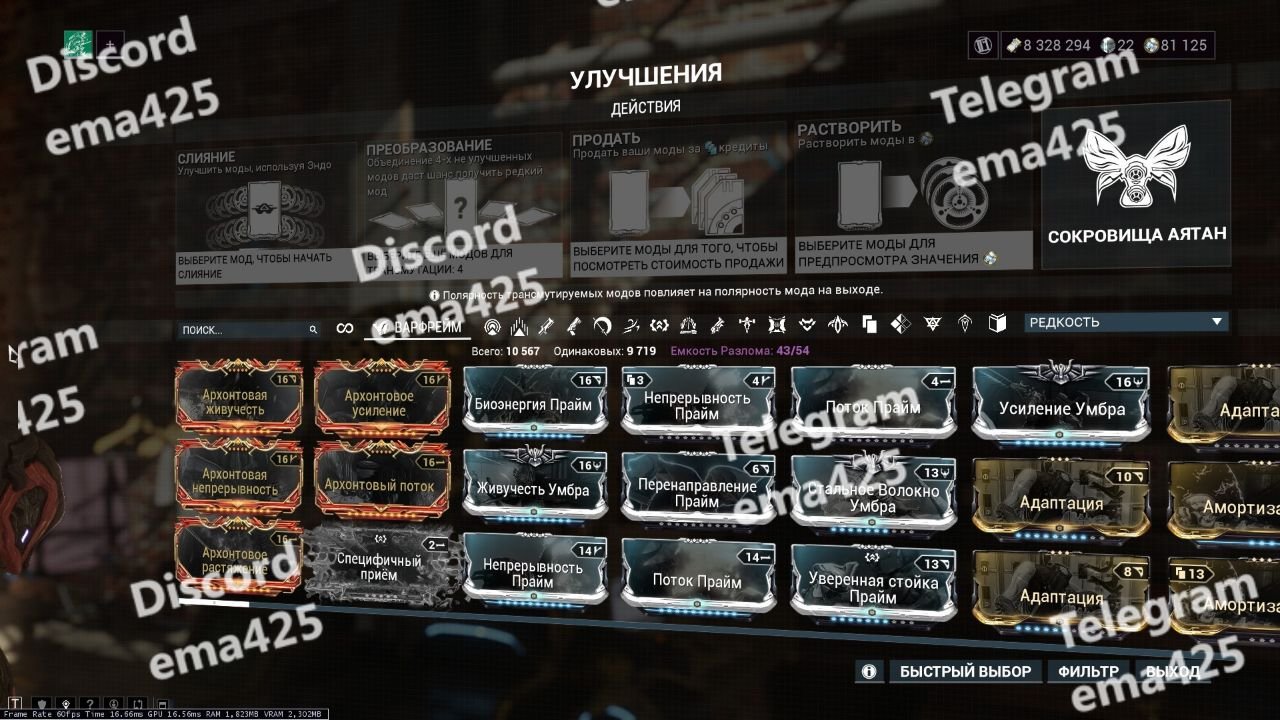Activate the Продать sell action panel
Screen dimensions: 1280x720
678,200
